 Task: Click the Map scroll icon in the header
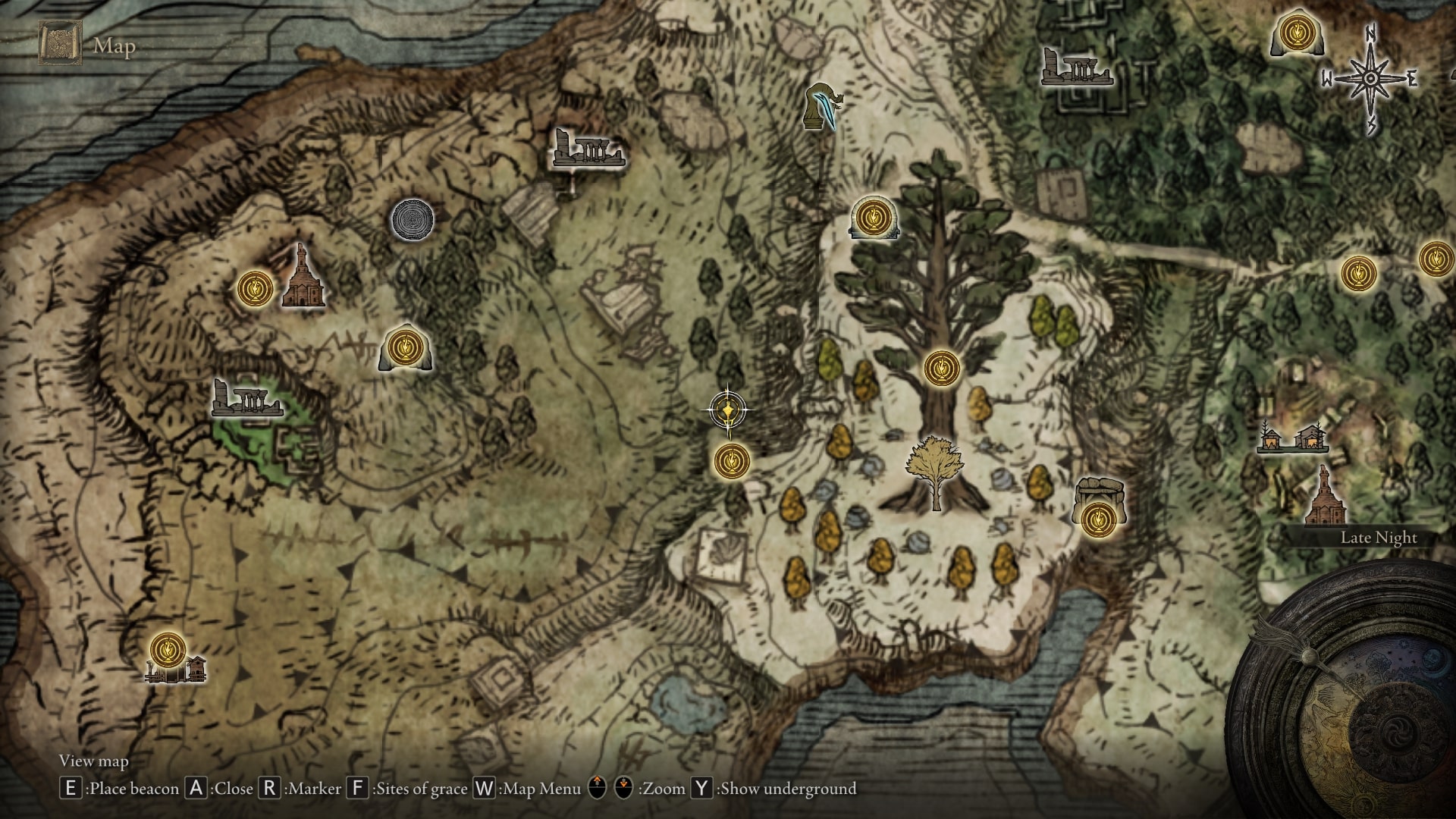57,44
